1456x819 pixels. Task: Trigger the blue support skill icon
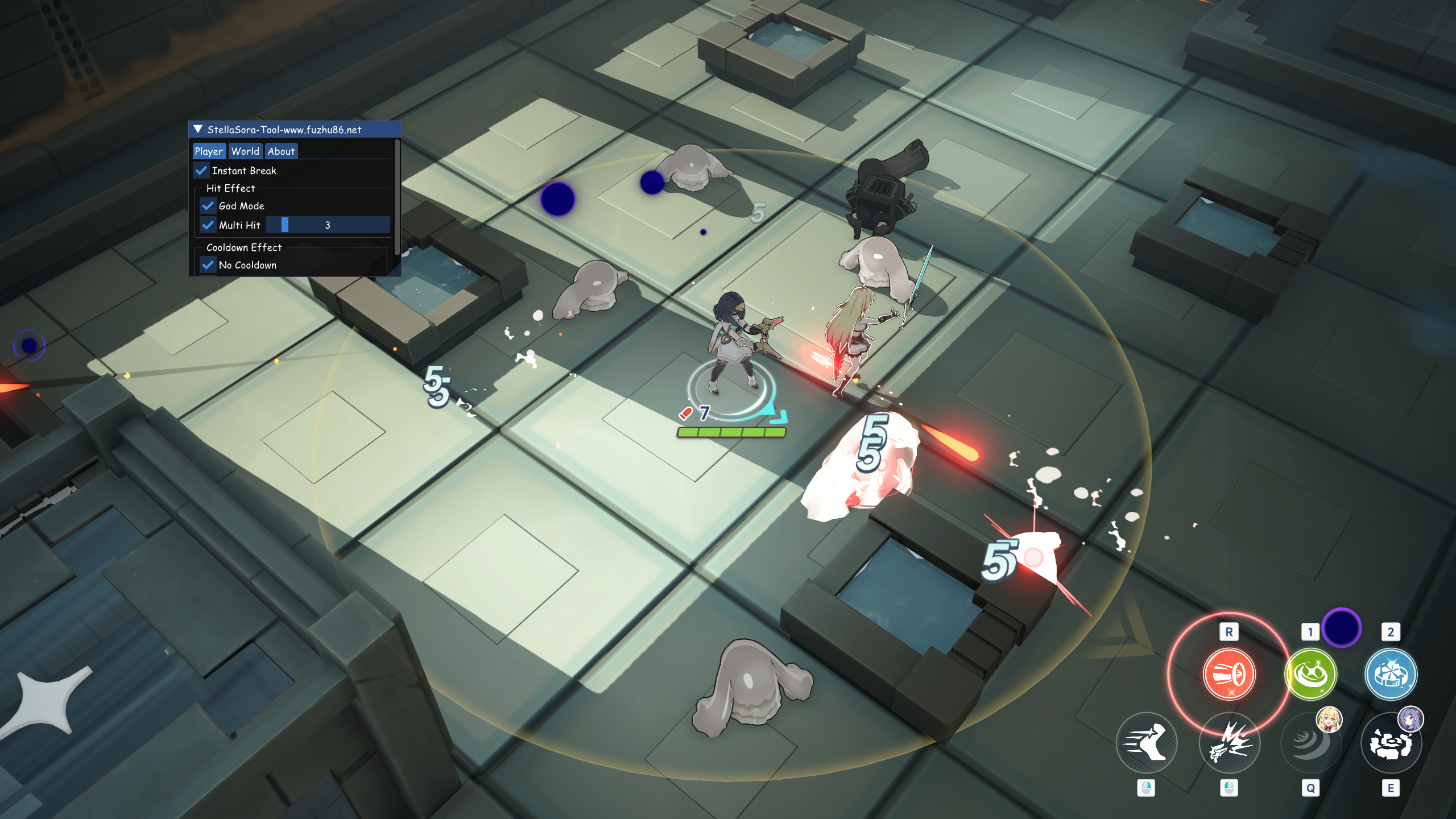click(1391, 675)
